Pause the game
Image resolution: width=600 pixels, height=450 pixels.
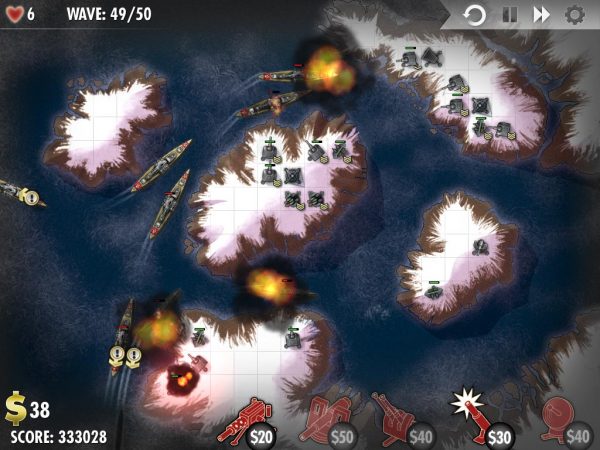[508, 15]
